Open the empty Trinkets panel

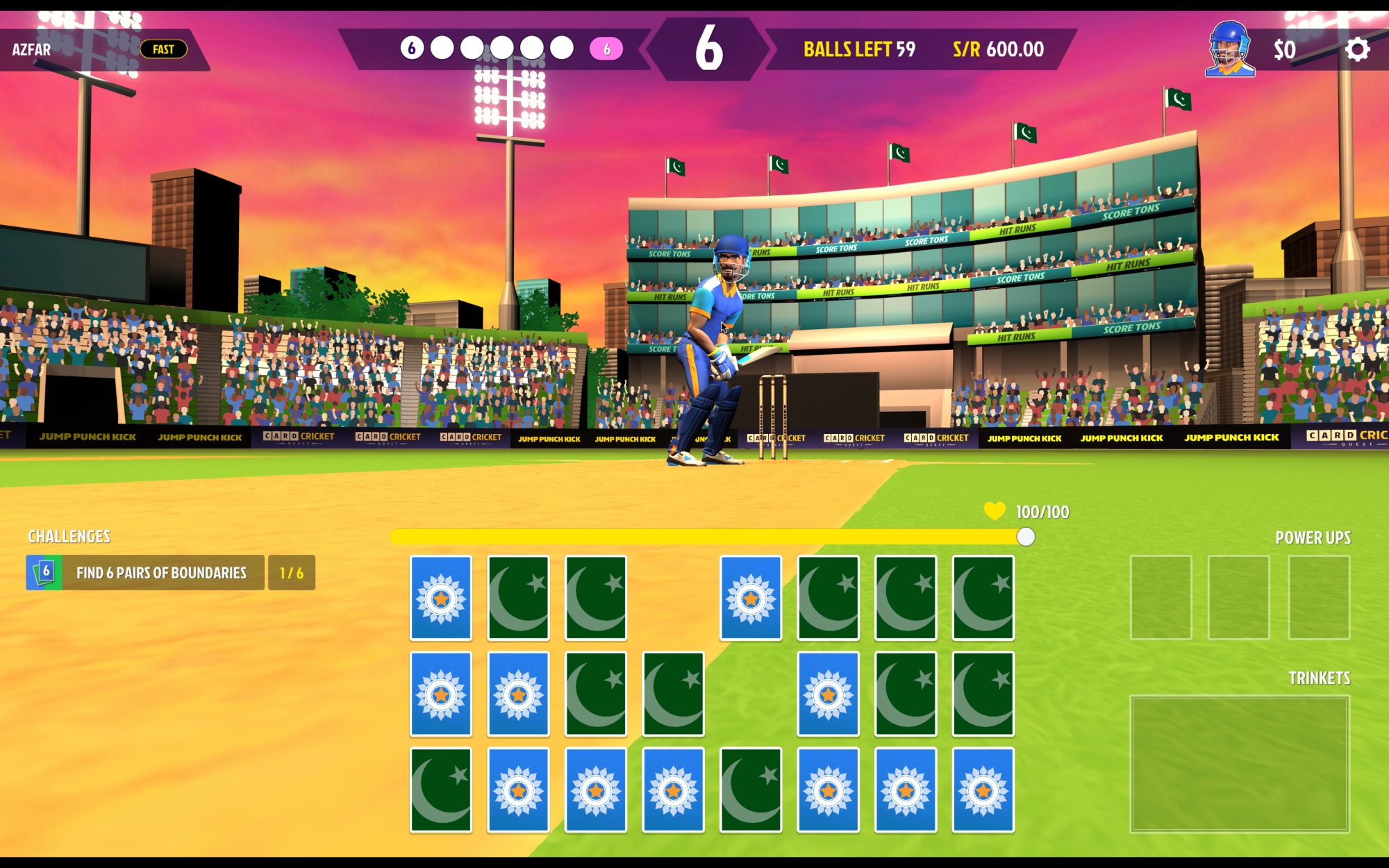coord(1240,763)
